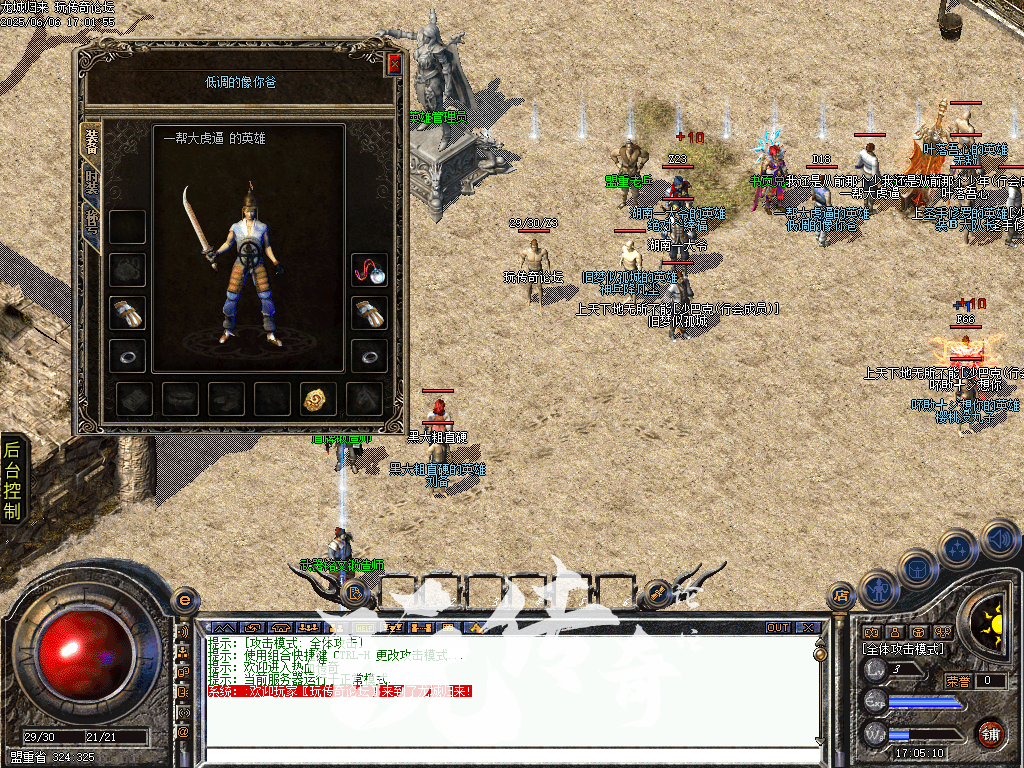
Task: Change the 全体攻击模式 attack mode
Action: [x=903, y=649]
